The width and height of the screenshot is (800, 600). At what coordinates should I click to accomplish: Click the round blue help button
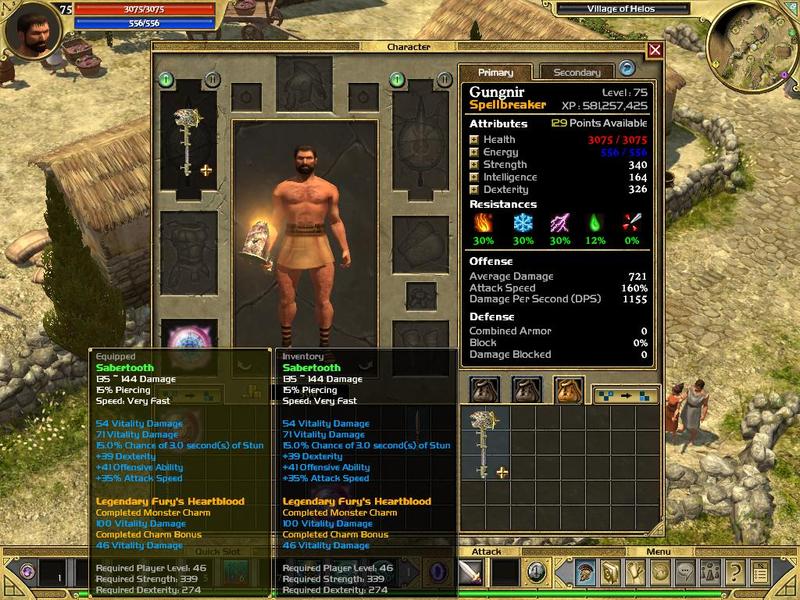point(627,69)
